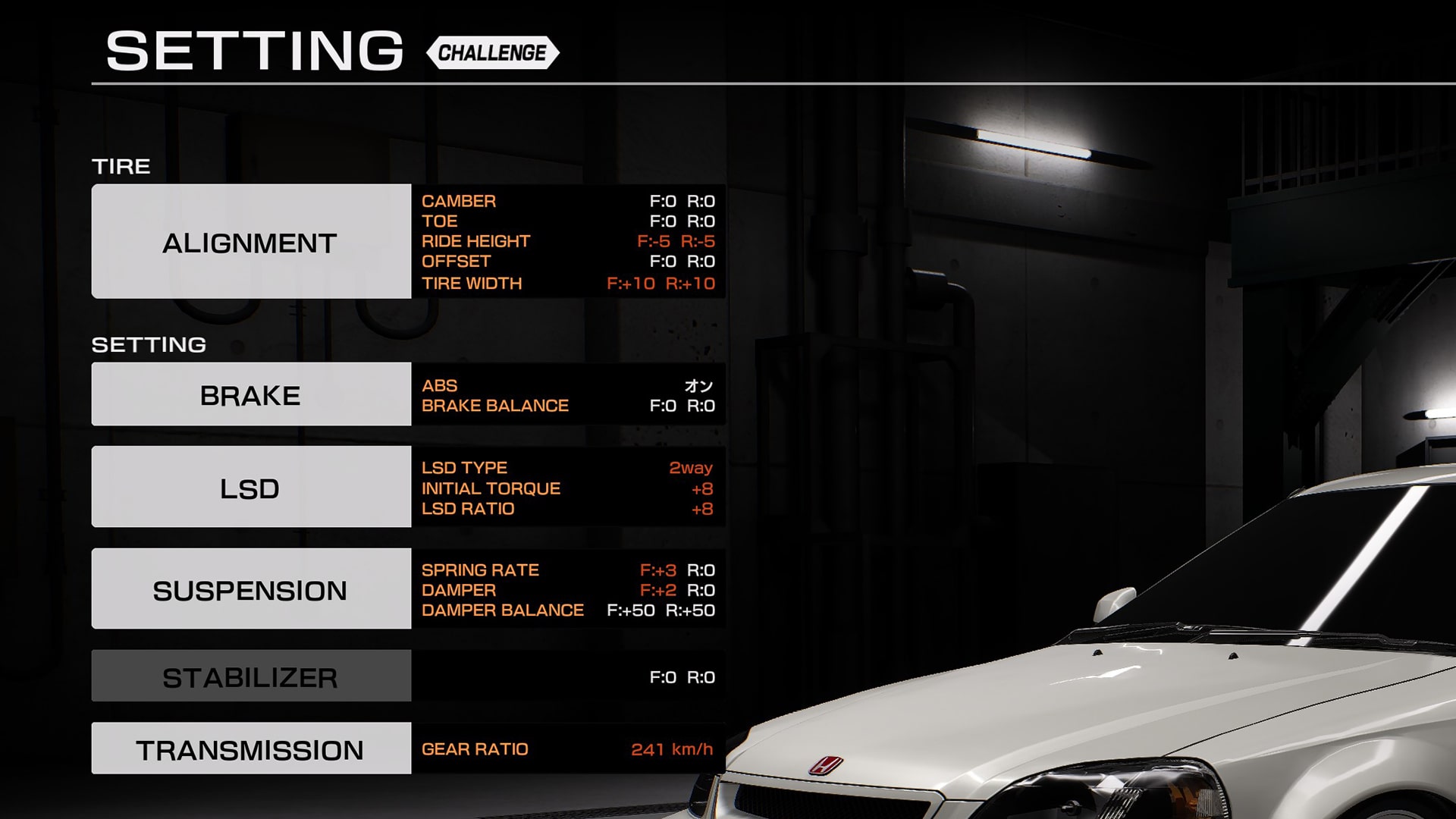Open the Alignment tire settings

(x=251, y=241)
